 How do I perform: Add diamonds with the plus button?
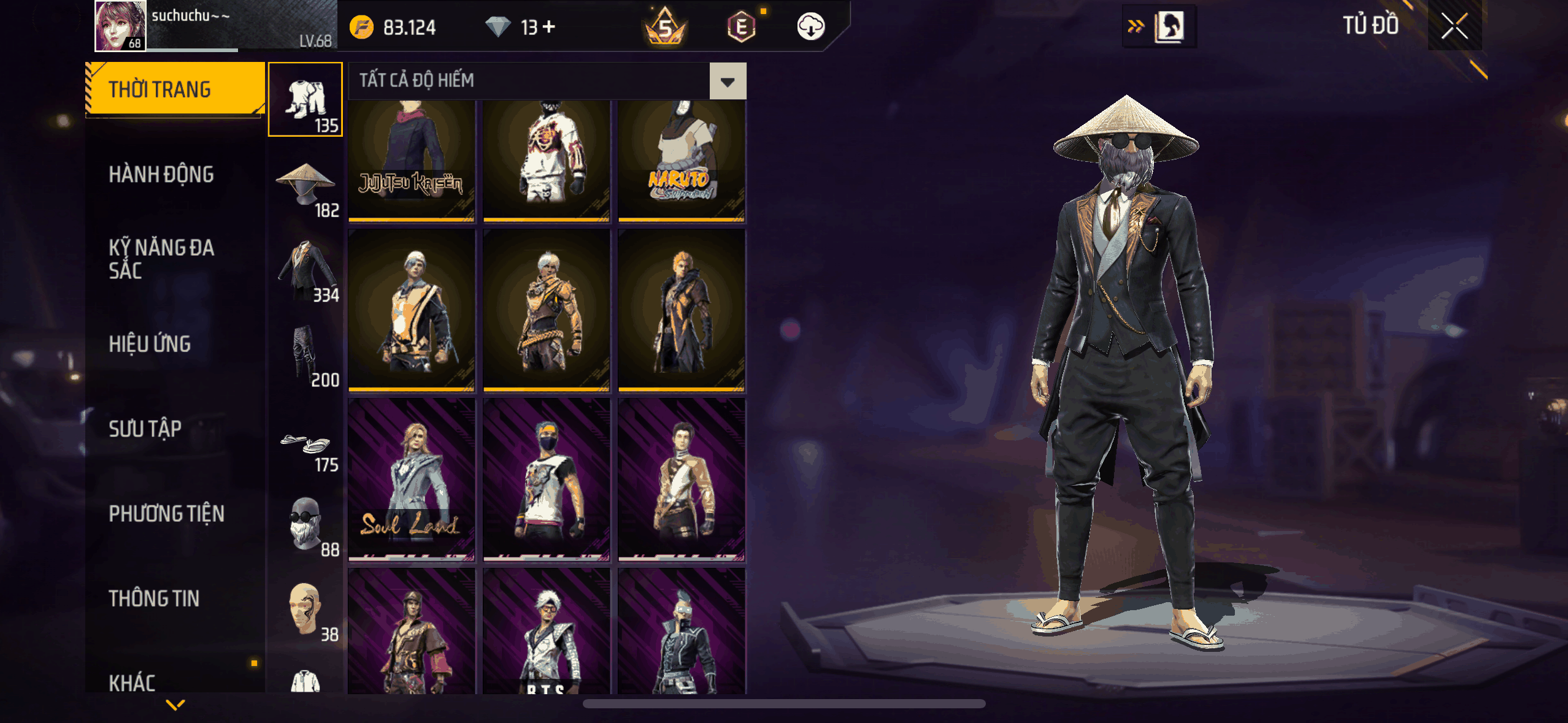pos(549,26)
